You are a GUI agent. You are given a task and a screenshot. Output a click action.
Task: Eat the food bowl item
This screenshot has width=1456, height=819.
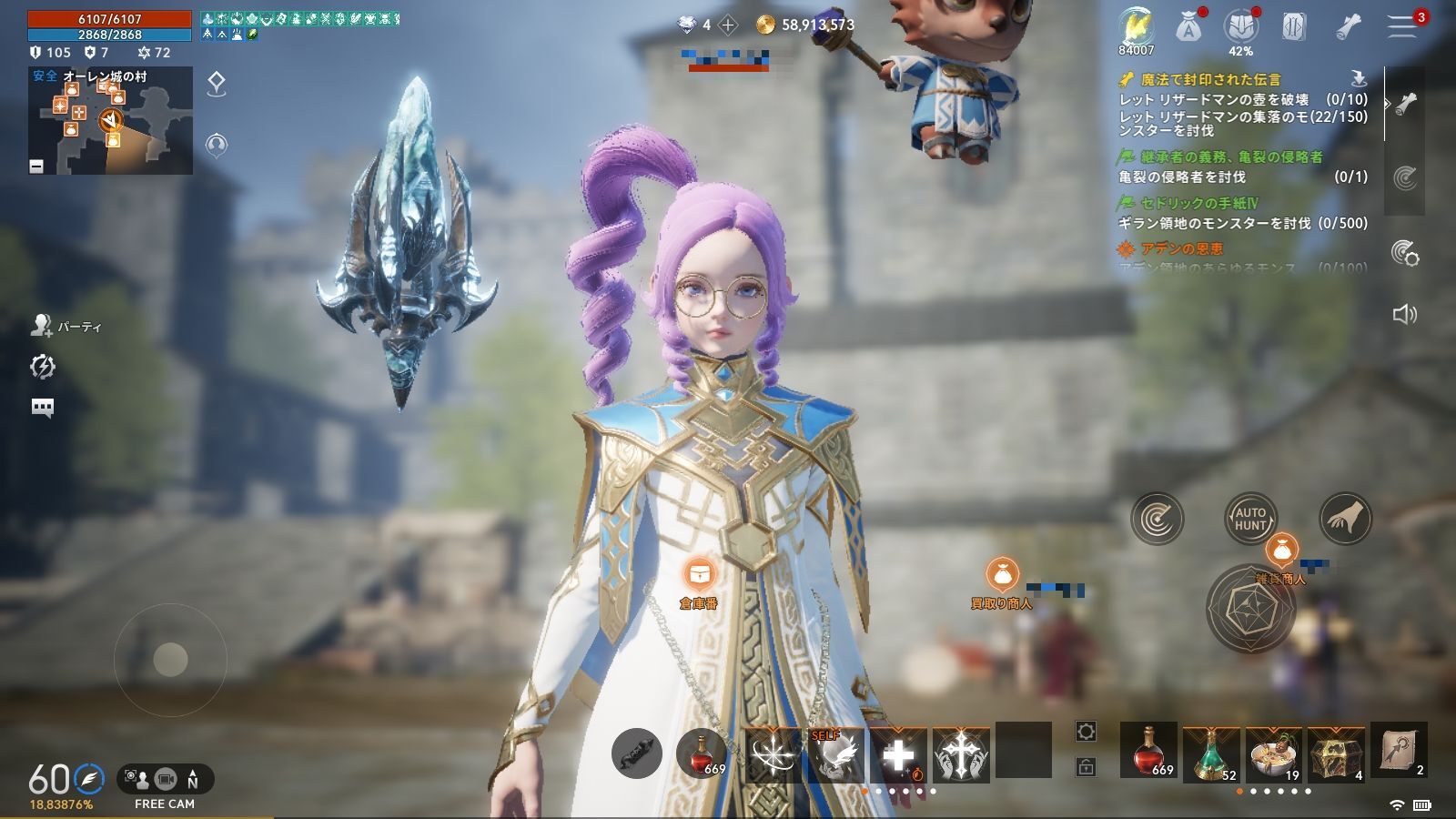1274,752
